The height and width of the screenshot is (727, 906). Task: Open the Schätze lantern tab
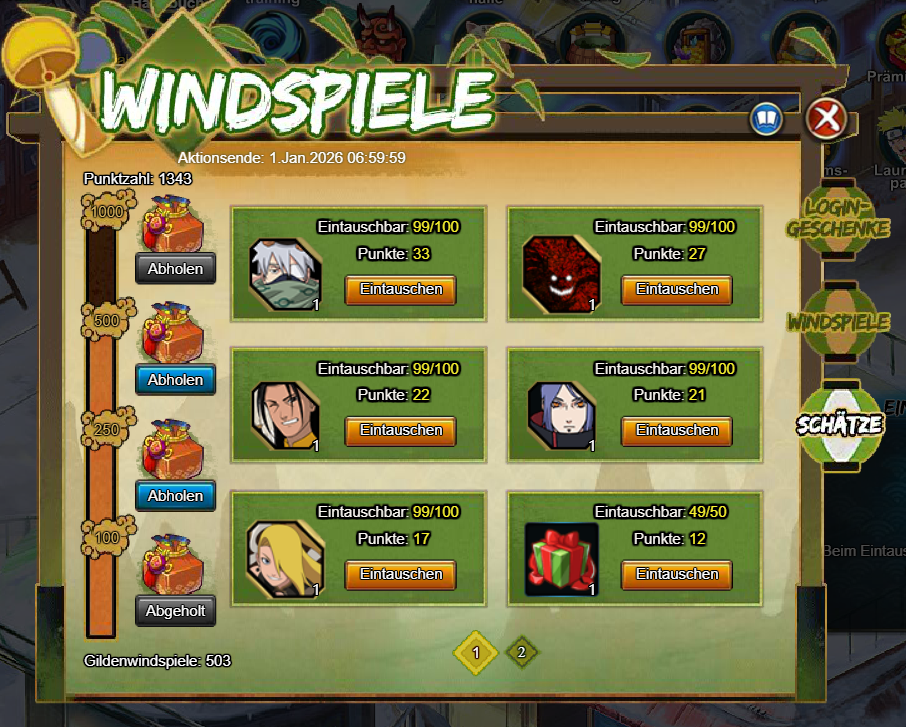pyautogui.click(x=839, y=424)
